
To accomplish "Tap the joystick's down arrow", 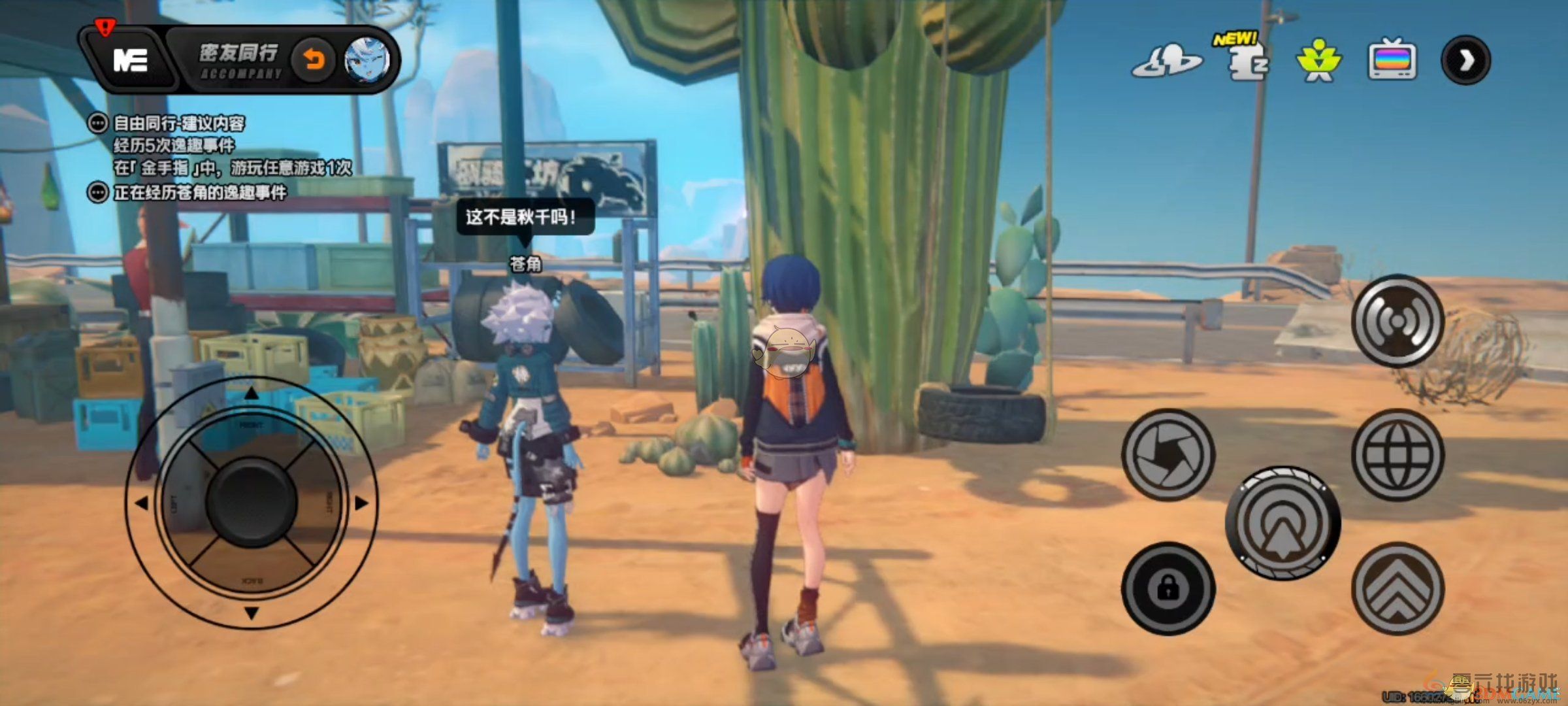I will [252, 613].
